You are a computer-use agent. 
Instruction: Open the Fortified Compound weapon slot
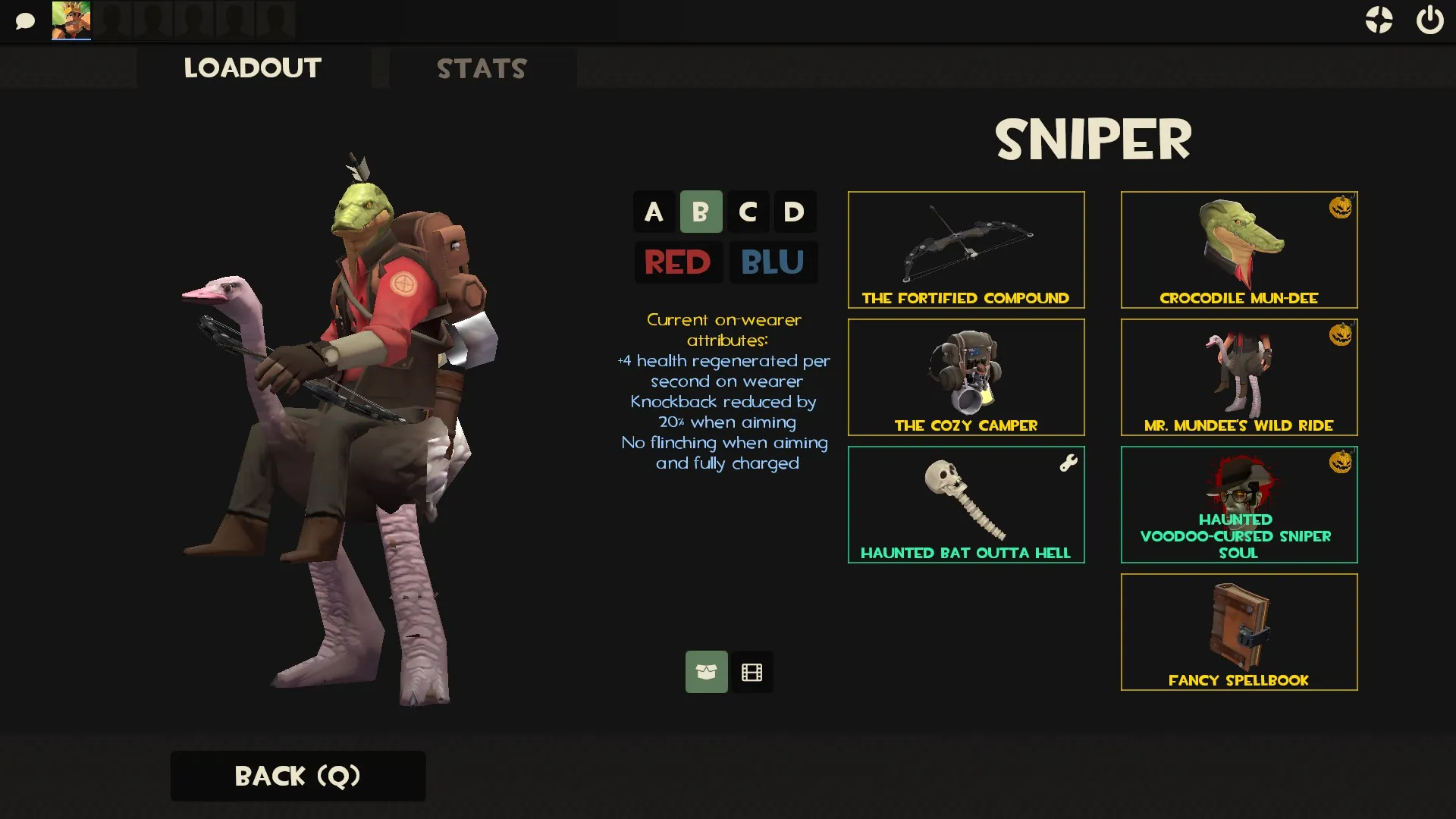[x=966, y=249]
